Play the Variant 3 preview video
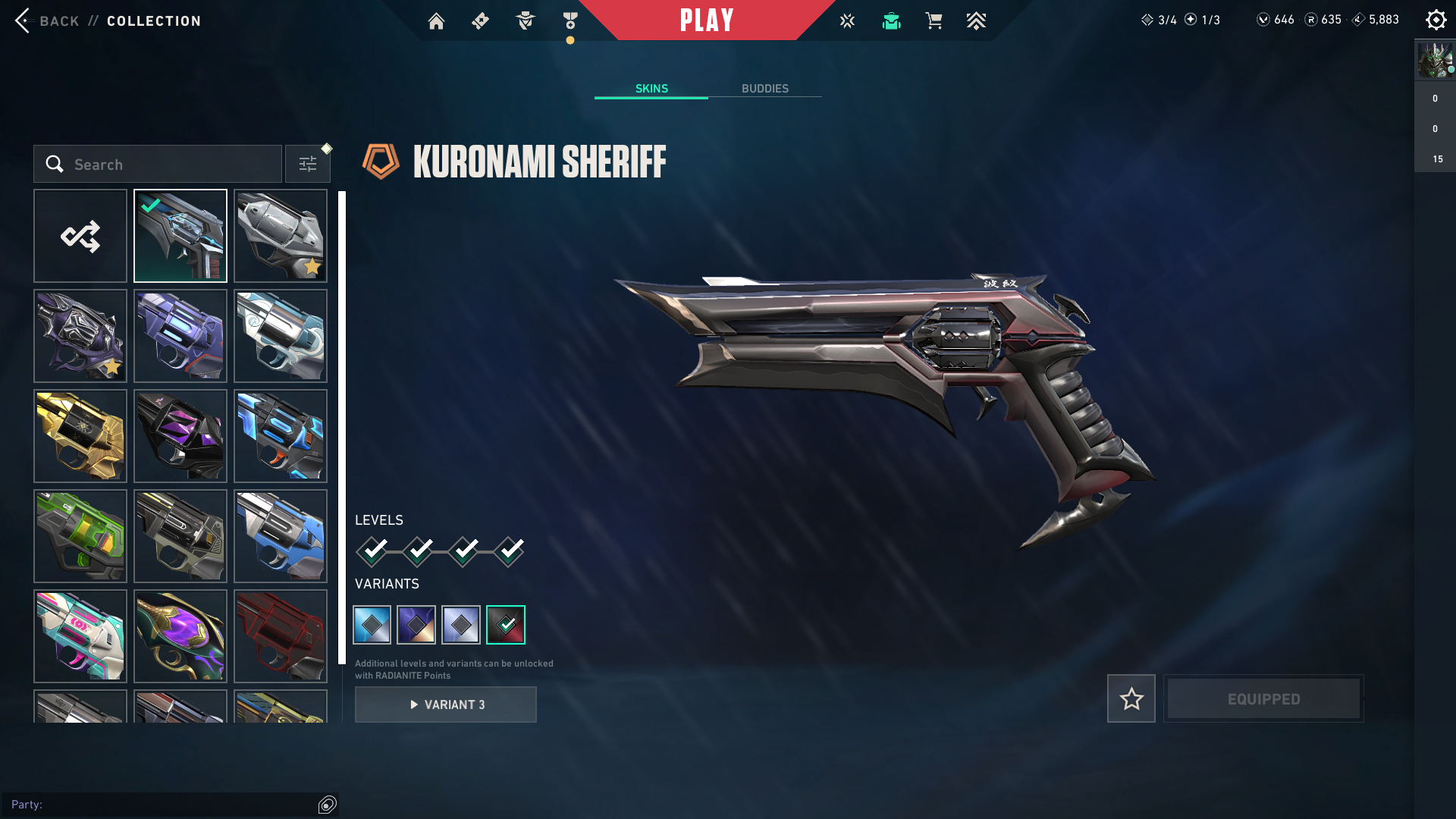The width and height of the screenshot is (1456, 819). coord(446,704)
